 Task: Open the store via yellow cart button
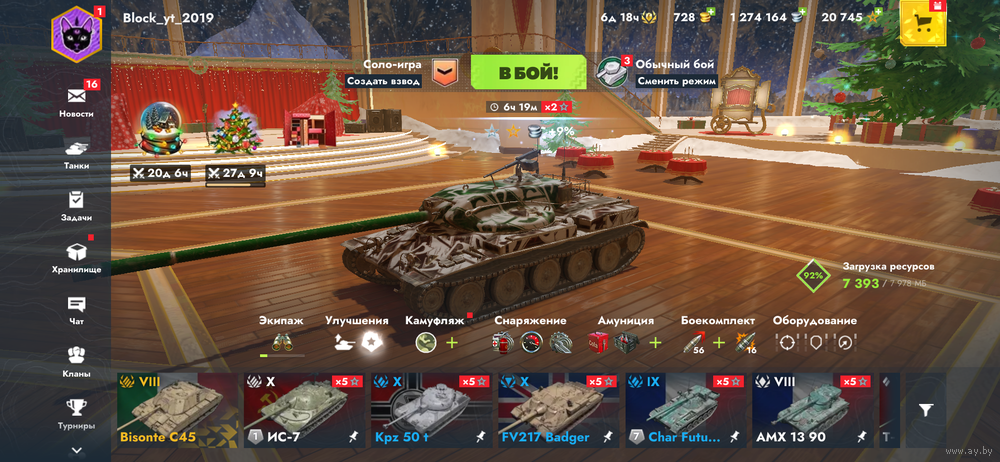920,22
